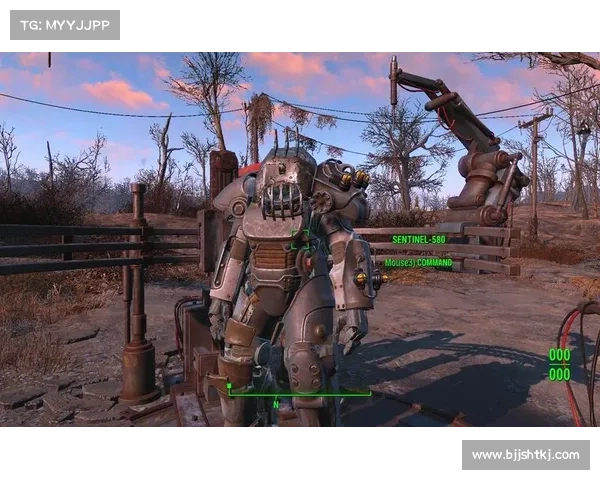Viewport: 600px width, 480px height.
Task: Click the compass bar on the HUD
Action: coord(299,393)
